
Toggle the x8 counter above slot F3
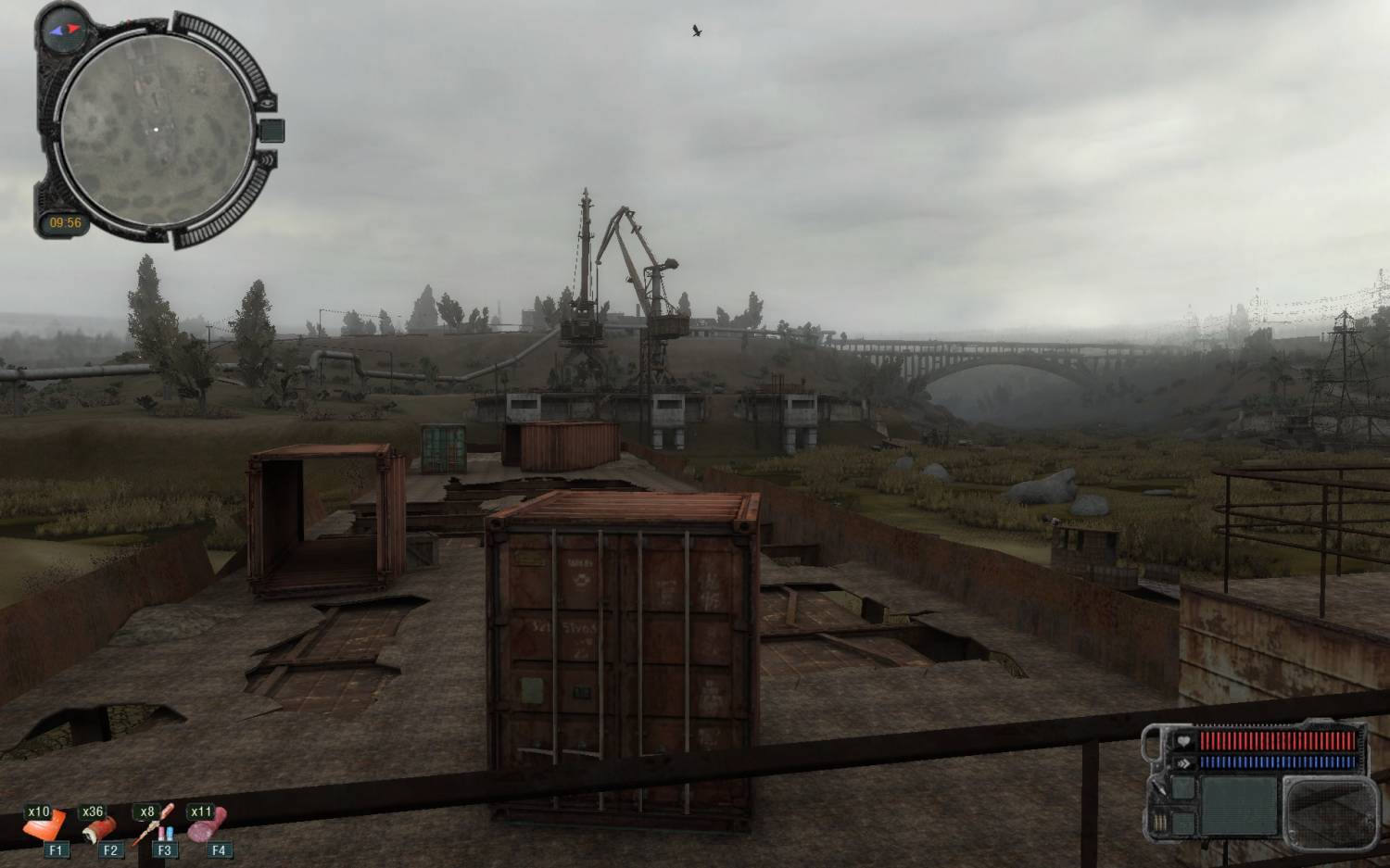pyautogui.click(x=146, y=811)
